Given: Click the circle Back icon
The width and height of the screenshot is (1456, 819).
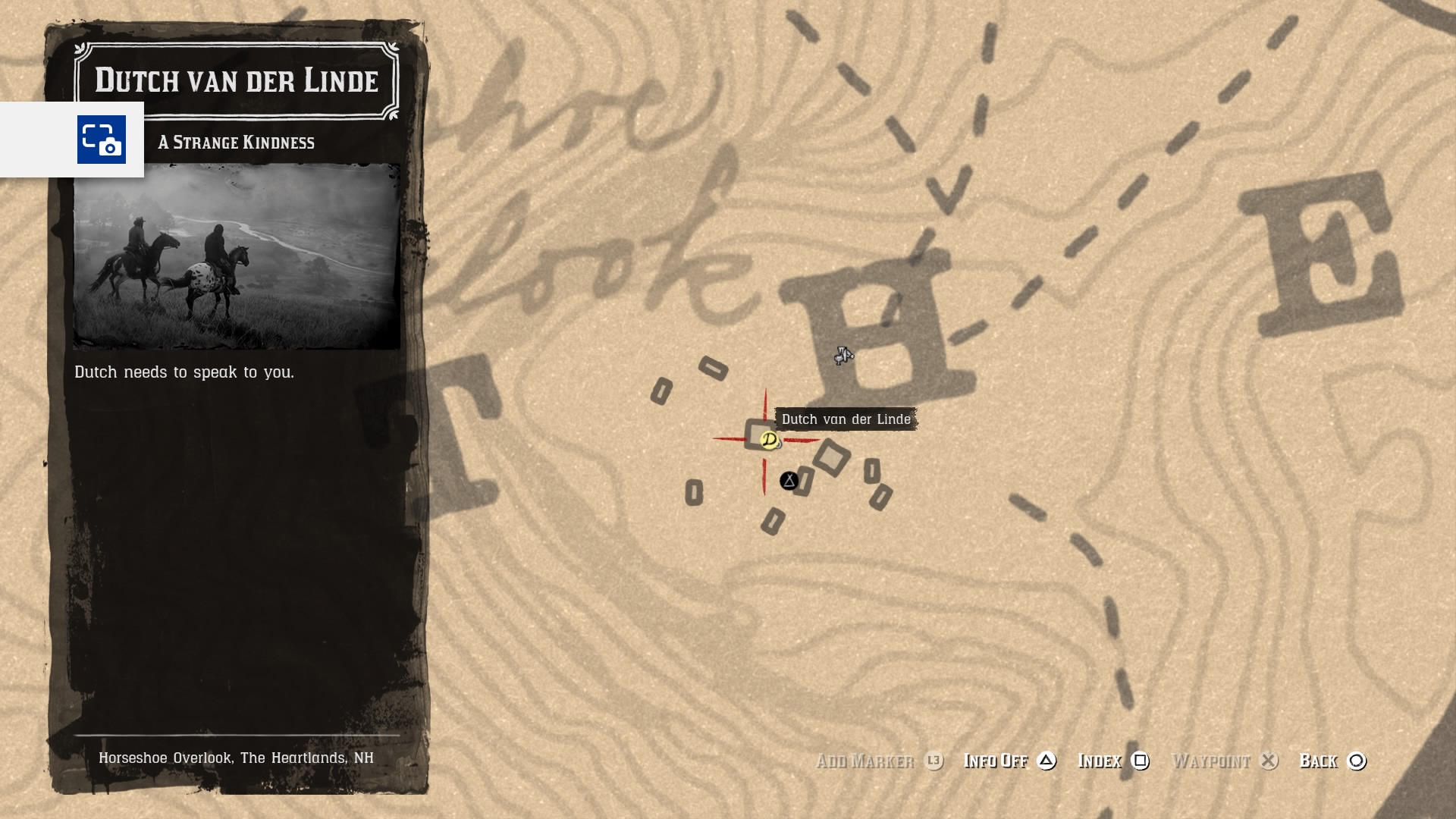Looking at the screenshot, I should (1357, 761).
